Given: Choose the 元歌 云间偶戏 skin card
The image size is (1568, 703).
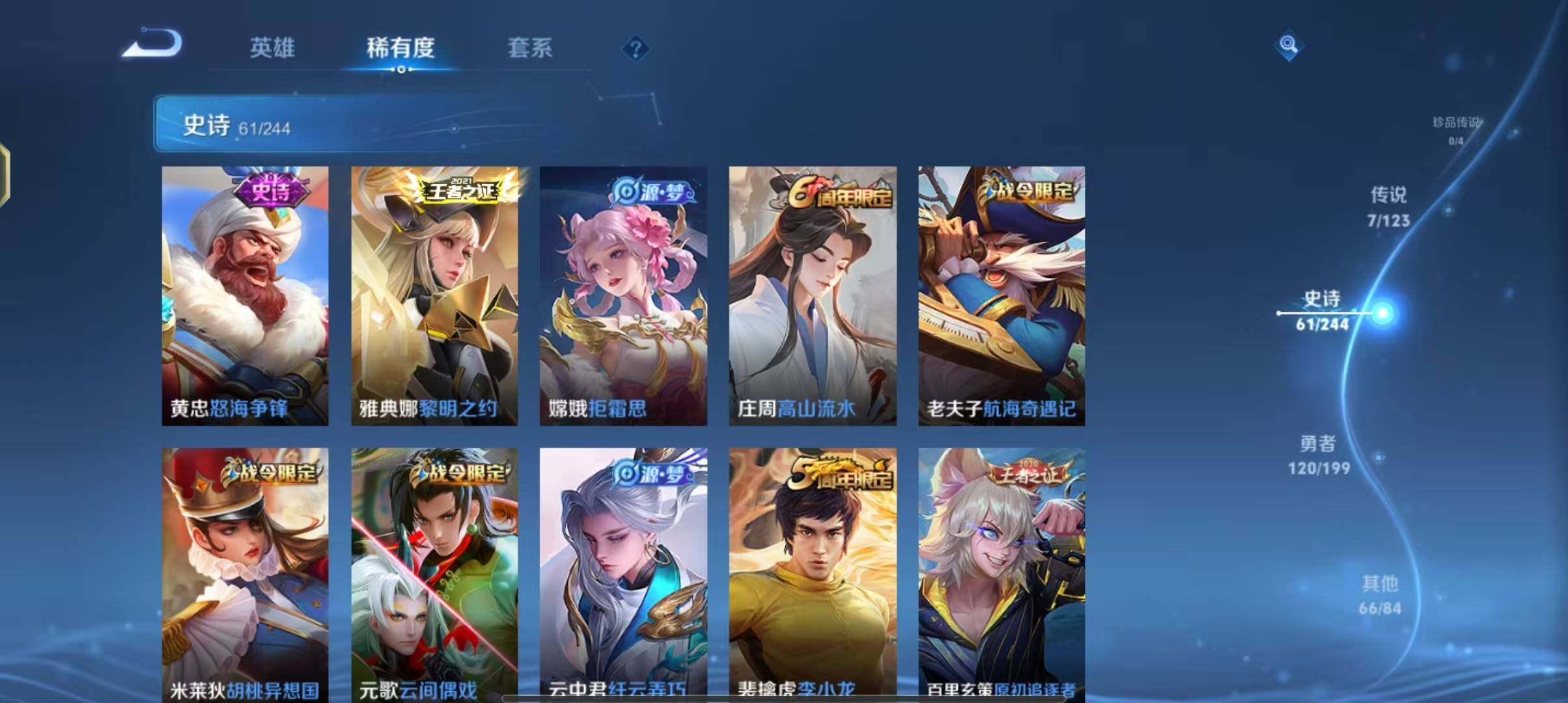Looking at the screenshot, I should tap(434, 573).
